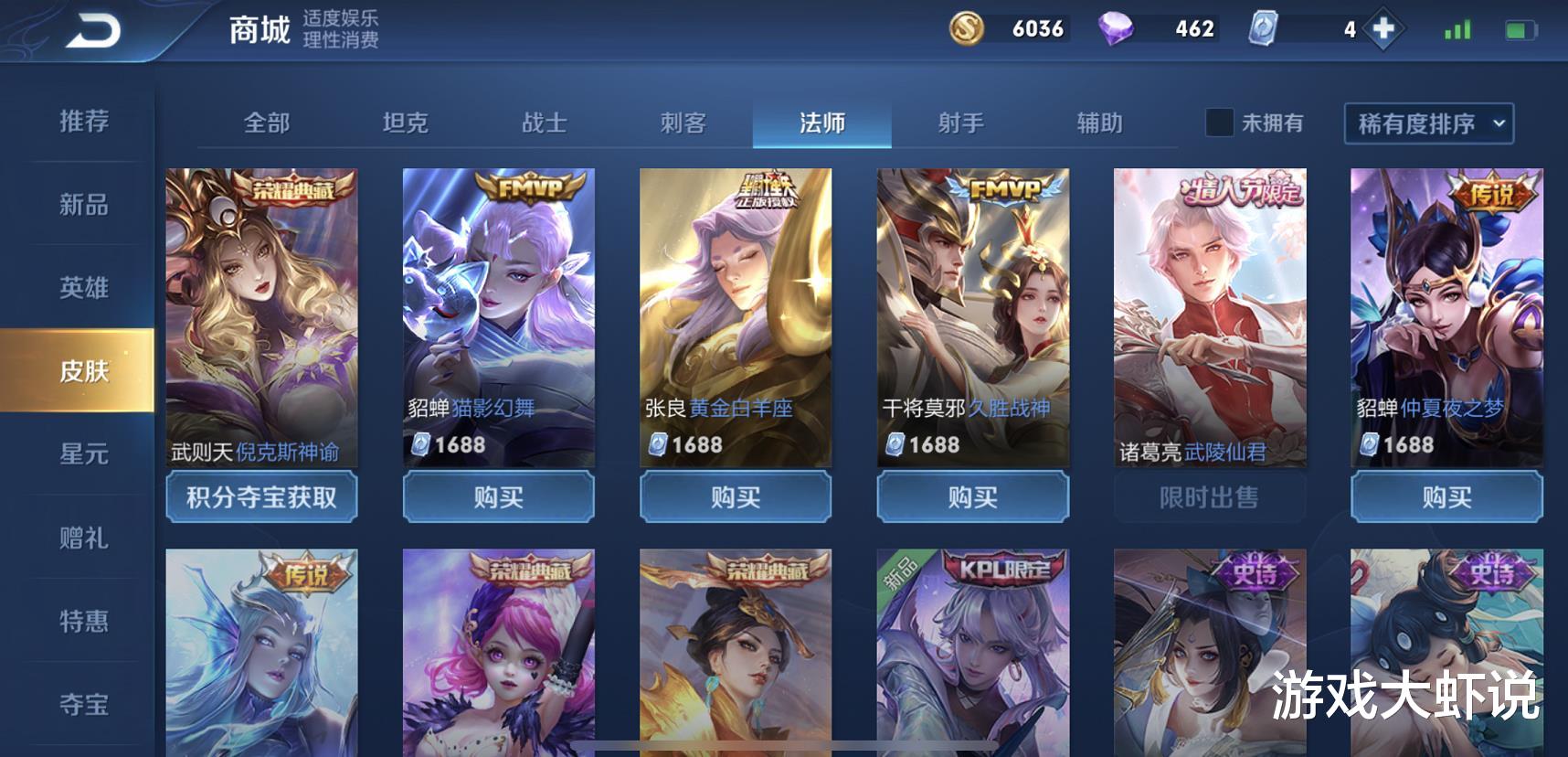Open the 特惠 menu in the sidebar

coord(85,621)
